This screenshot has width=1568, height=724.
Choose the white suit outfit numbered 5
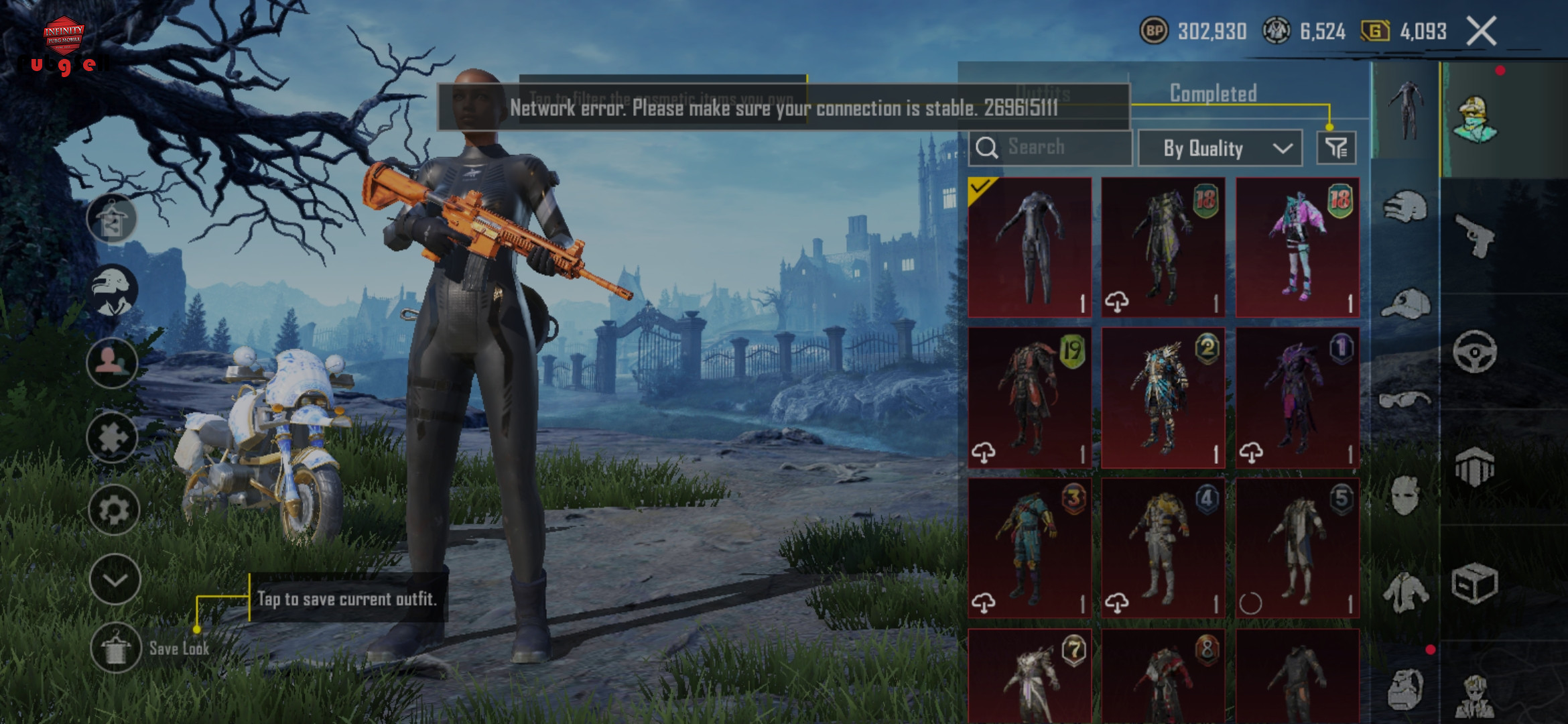click(1297, 548)
